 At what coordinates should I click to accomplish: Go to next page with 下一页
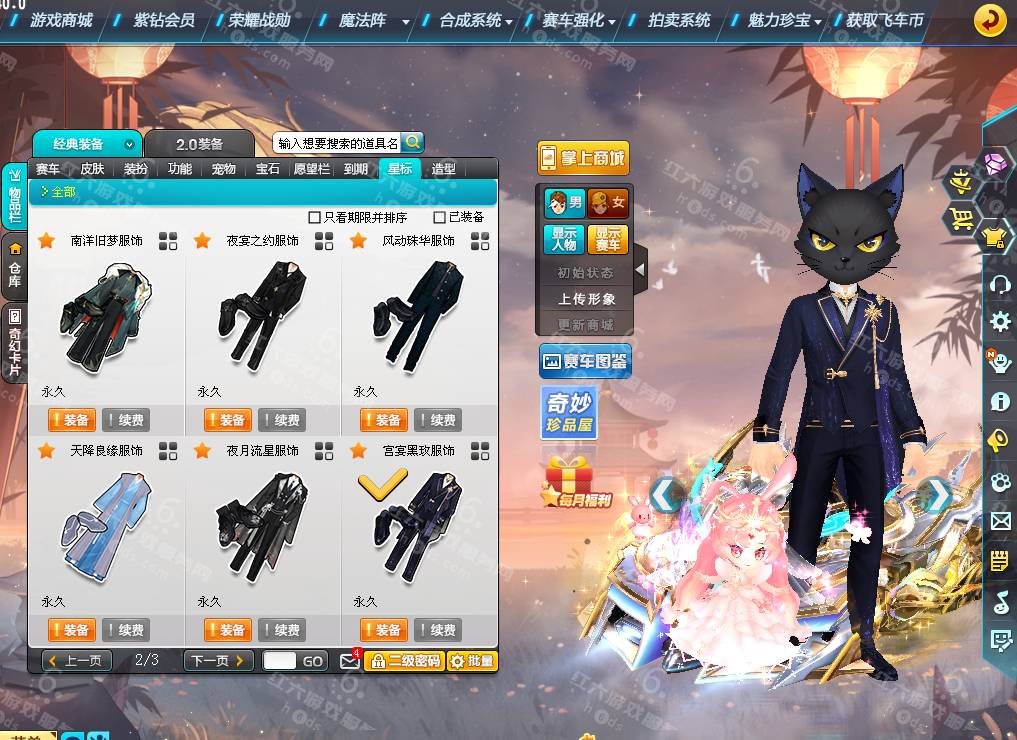[217, 661]
